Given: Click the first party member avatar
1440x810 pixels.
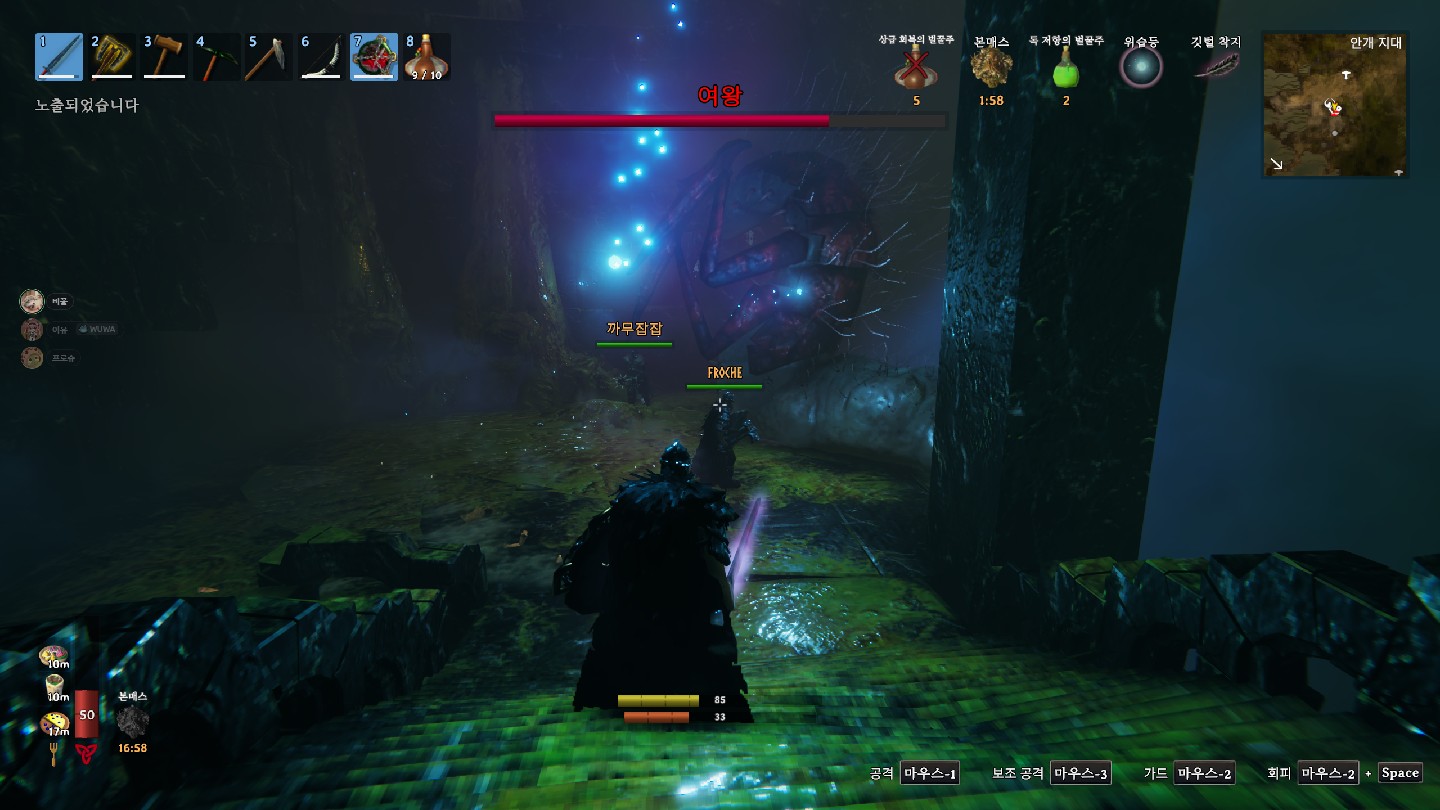Looking at the screenshot, I should [x=32, y=301].
